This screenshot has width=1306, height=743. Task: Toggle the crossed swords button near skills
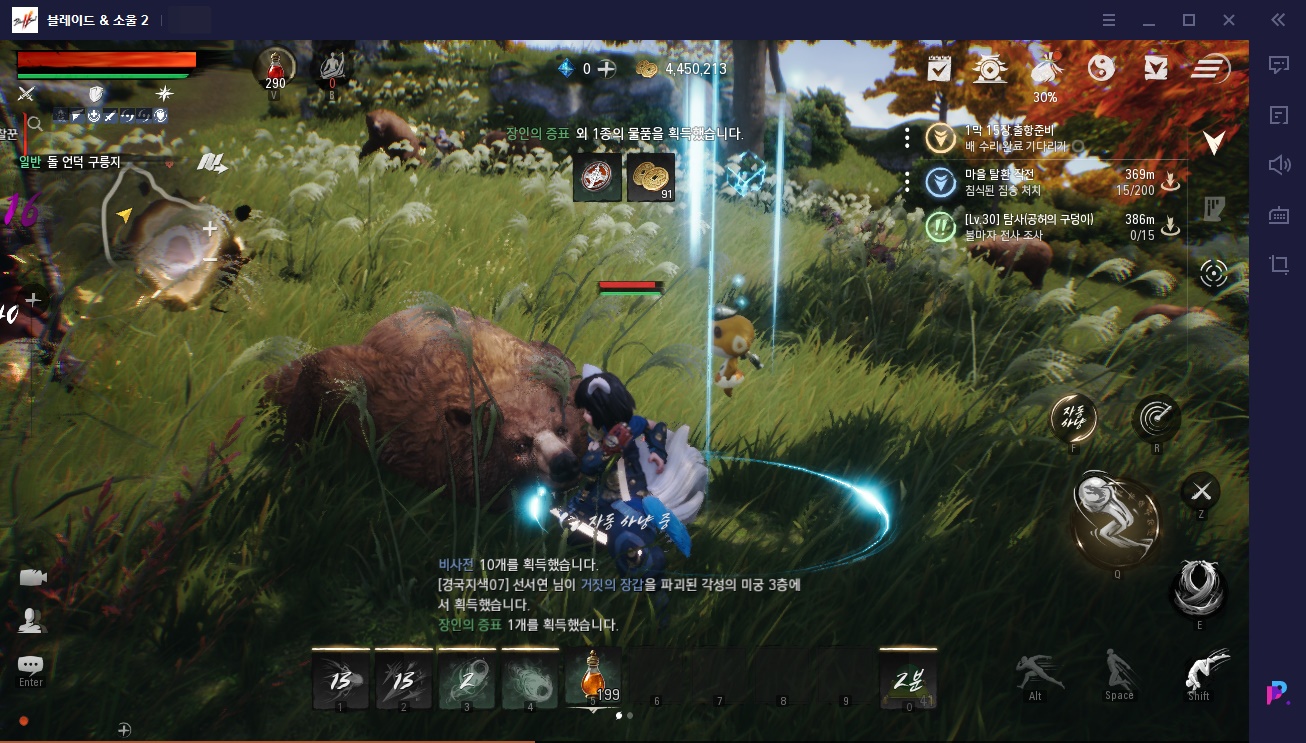(1201, 490)
